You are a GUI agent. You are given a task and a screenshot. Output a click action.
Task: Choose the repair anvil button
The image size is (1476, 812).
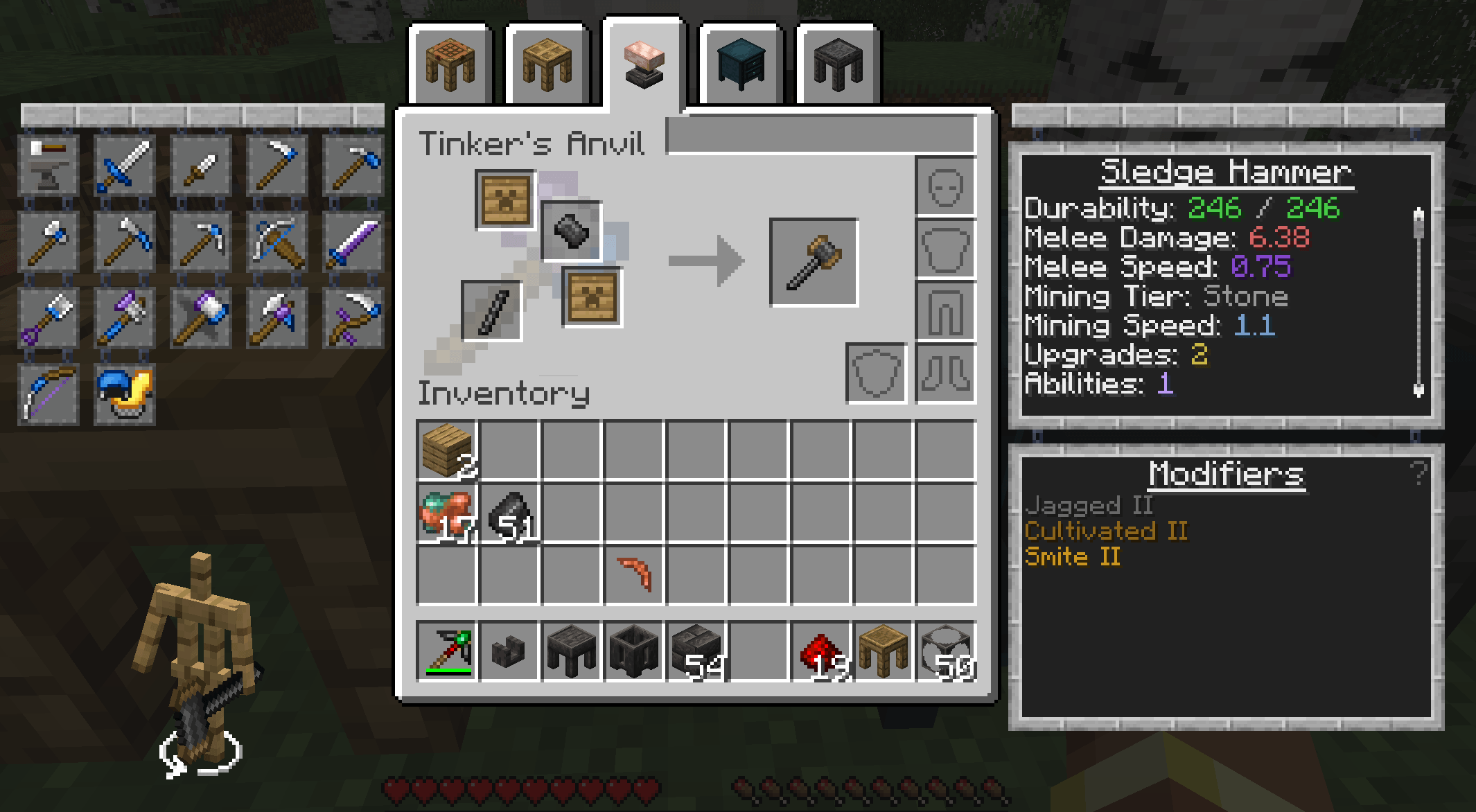[x=49, y=165]
